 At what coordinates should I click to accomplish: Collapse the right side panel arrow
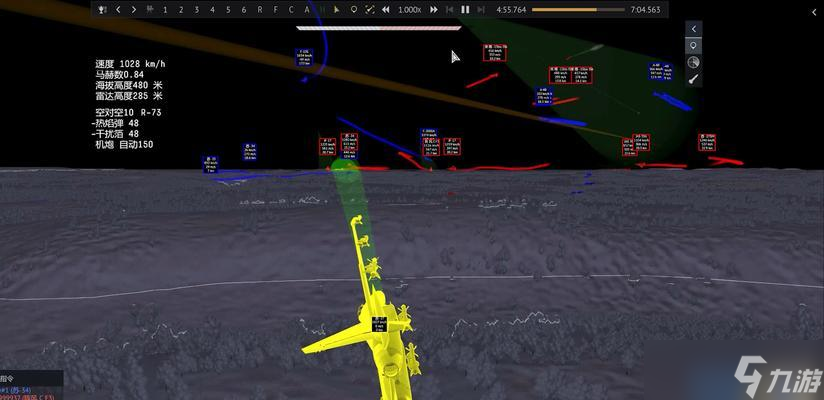pos(694,29)
